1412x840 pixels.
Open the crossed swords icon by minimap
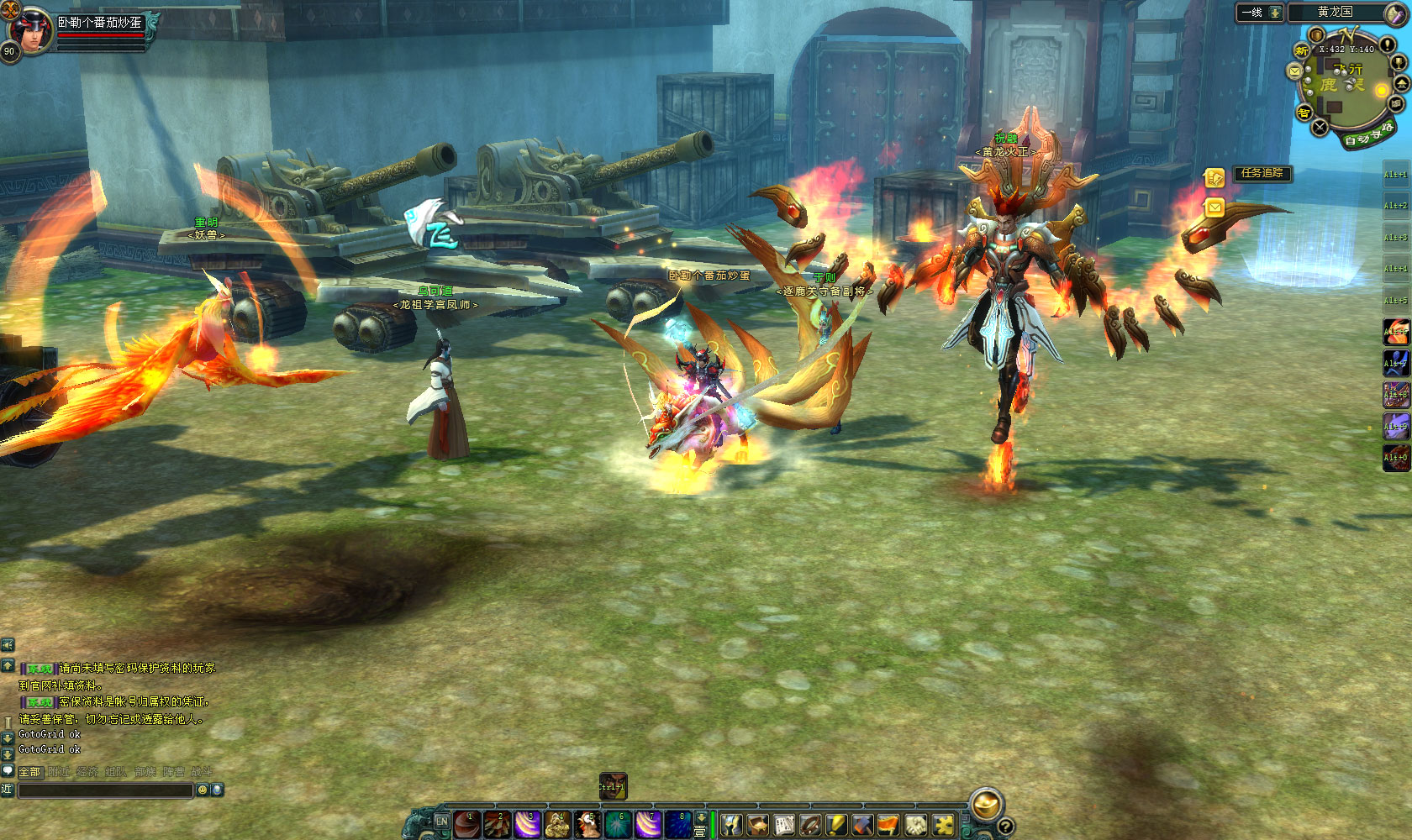pyautogui.click(x=1320, y=128)
